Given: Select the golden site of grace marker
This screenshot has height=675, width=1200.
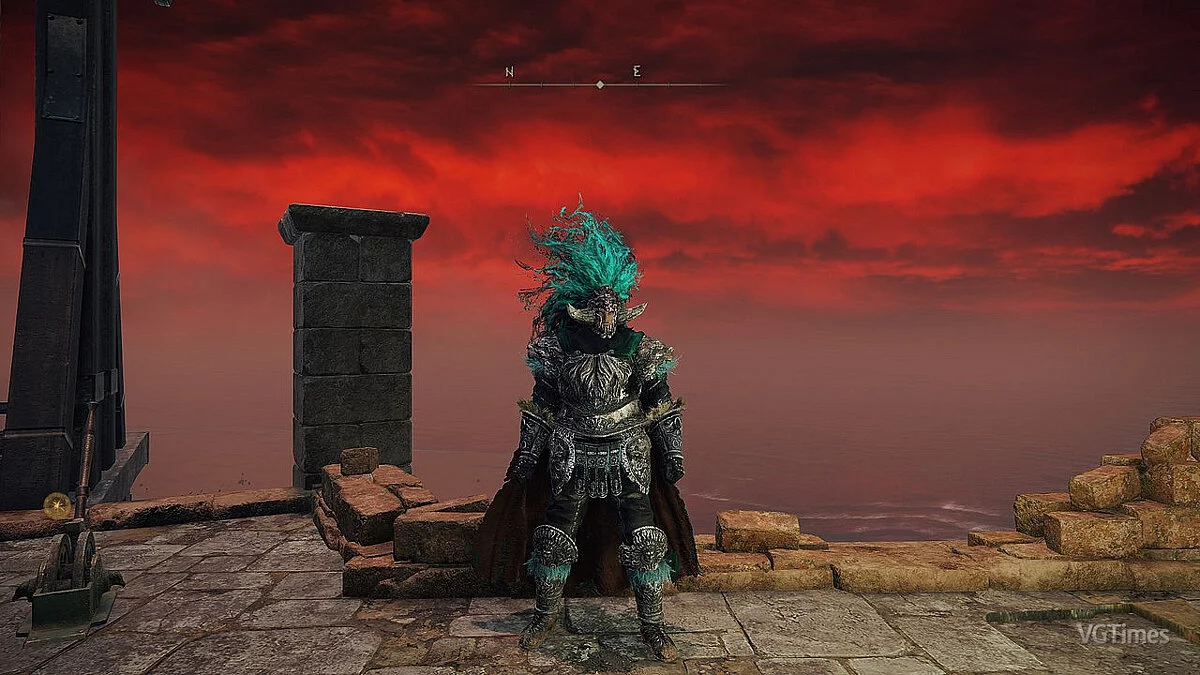Looking at the screenshot, I should pyautogui.click(x=57, y=505).
